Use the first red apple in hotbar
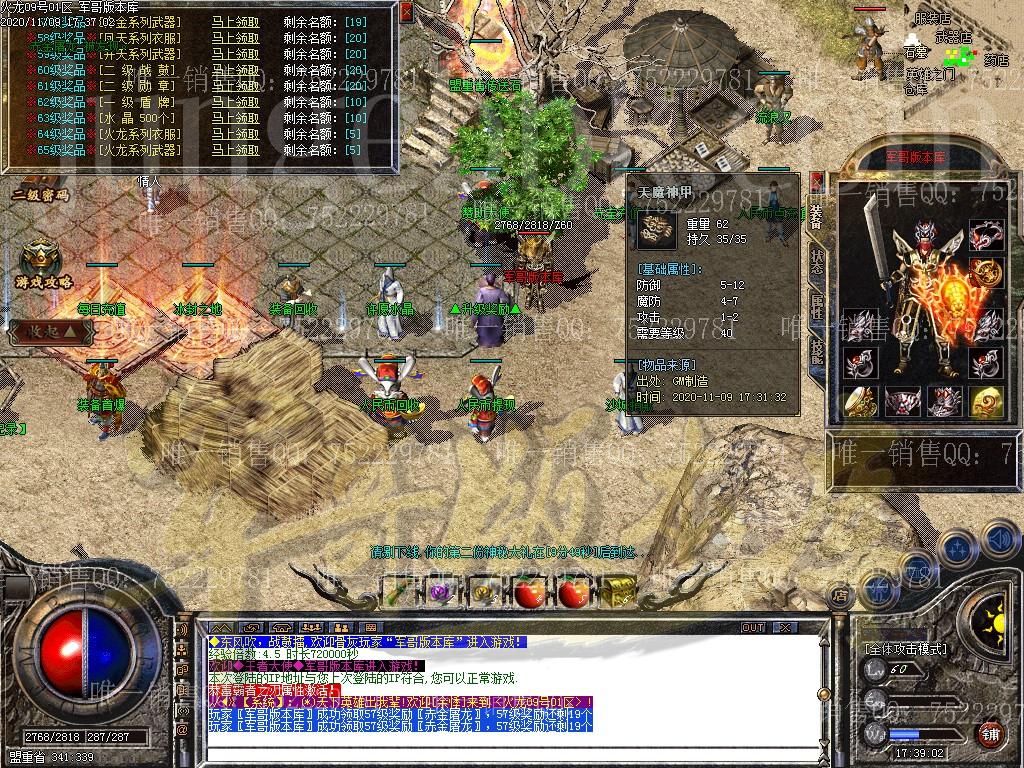Screen dimensions: 1024x768 coord(528,592)
